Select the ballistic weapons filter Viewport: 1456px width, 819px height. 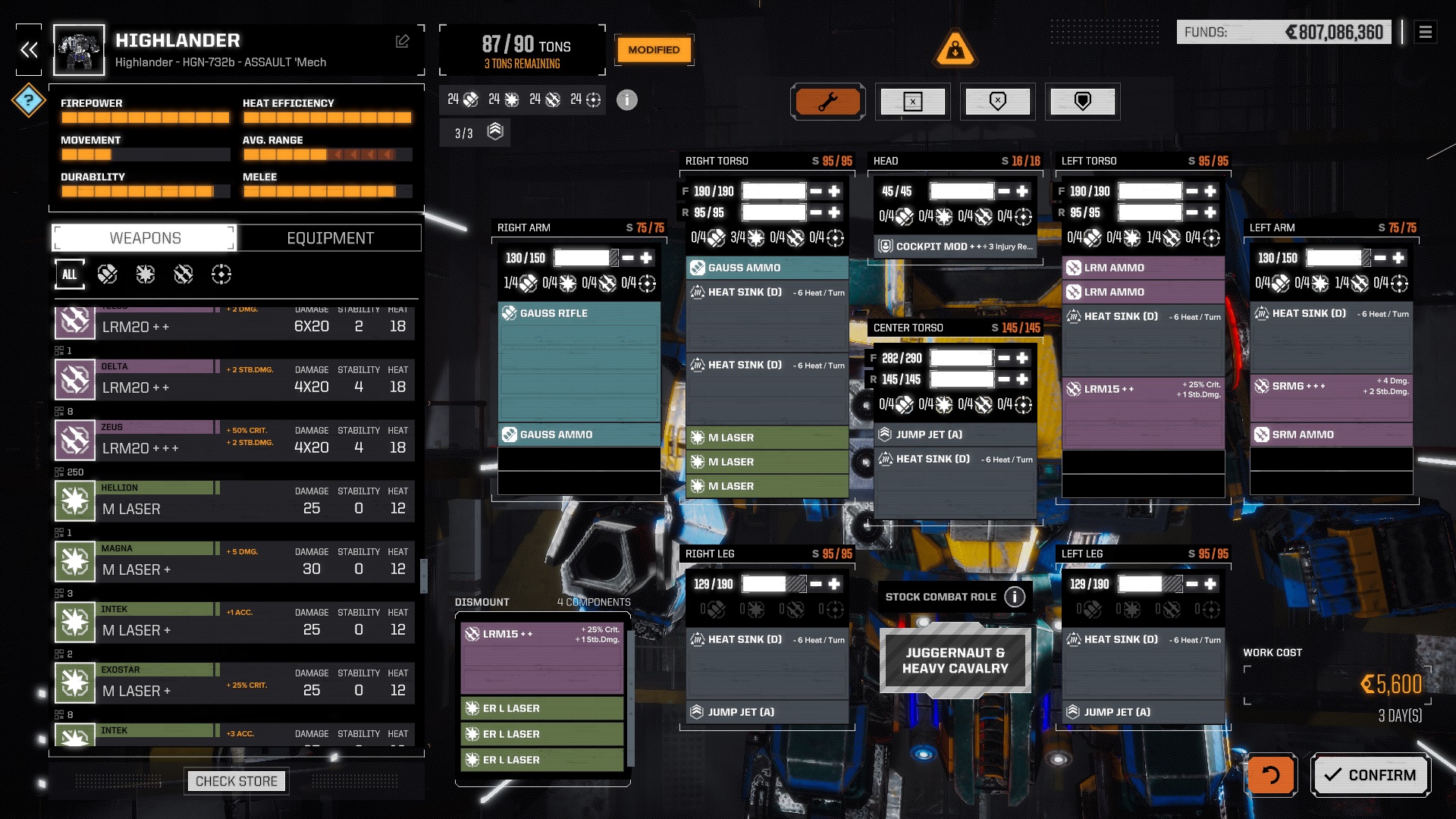click(x=108, y=275)
